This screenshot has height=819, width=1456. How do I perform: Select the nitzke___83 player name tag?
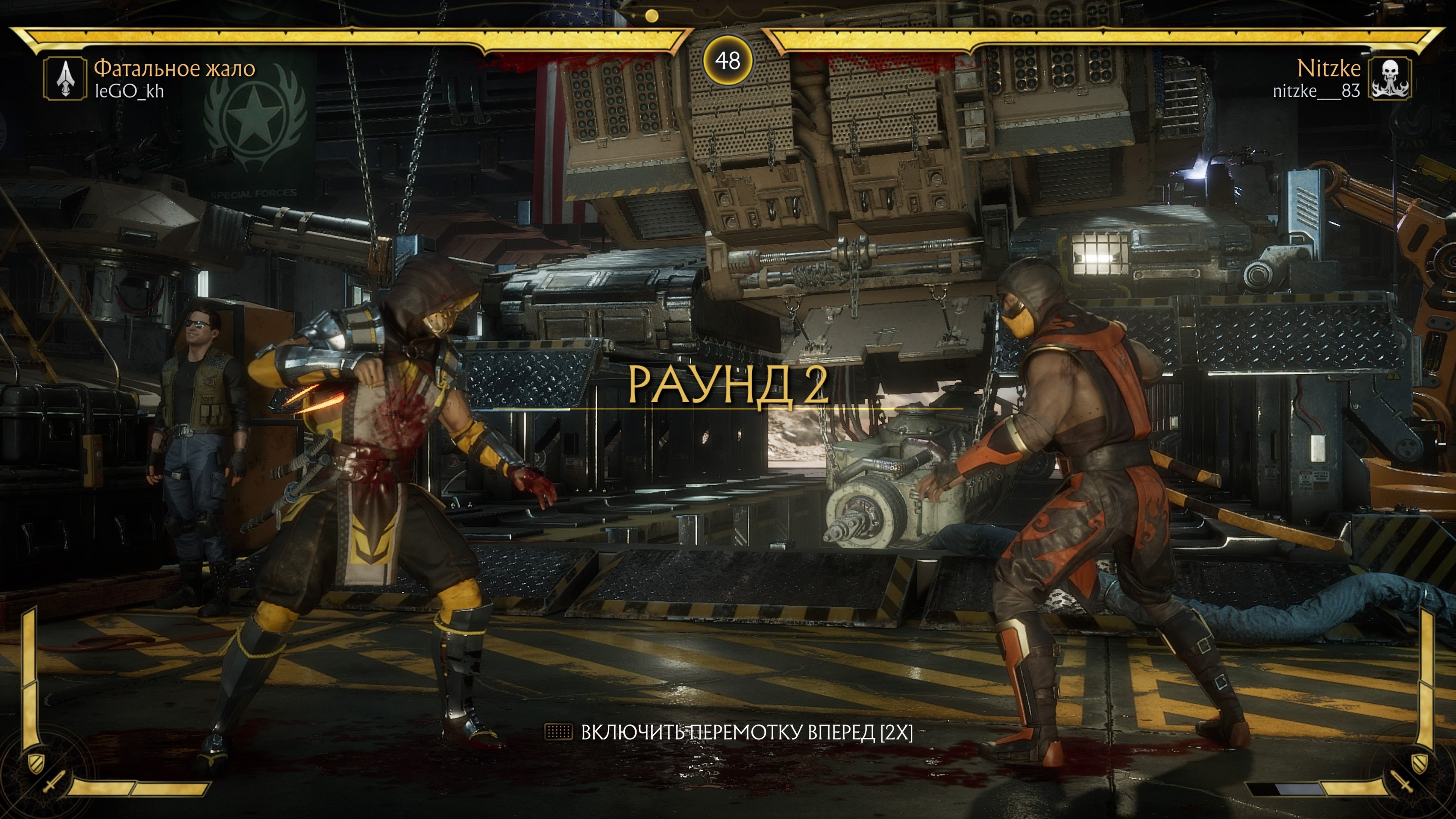point(1316,91)
